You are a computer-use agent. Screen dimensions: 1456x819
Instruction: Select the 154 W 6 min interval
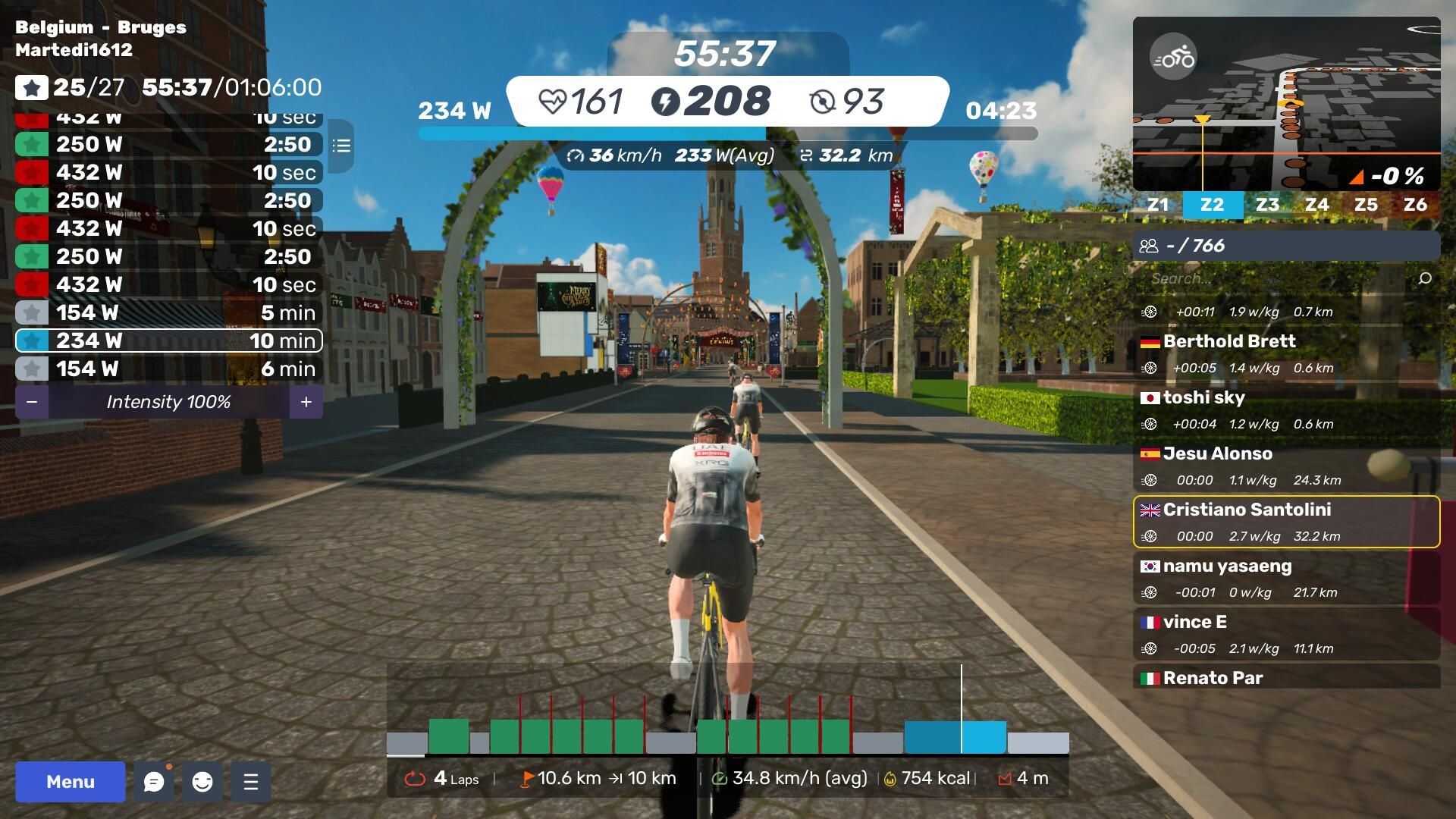coord(168,369)
